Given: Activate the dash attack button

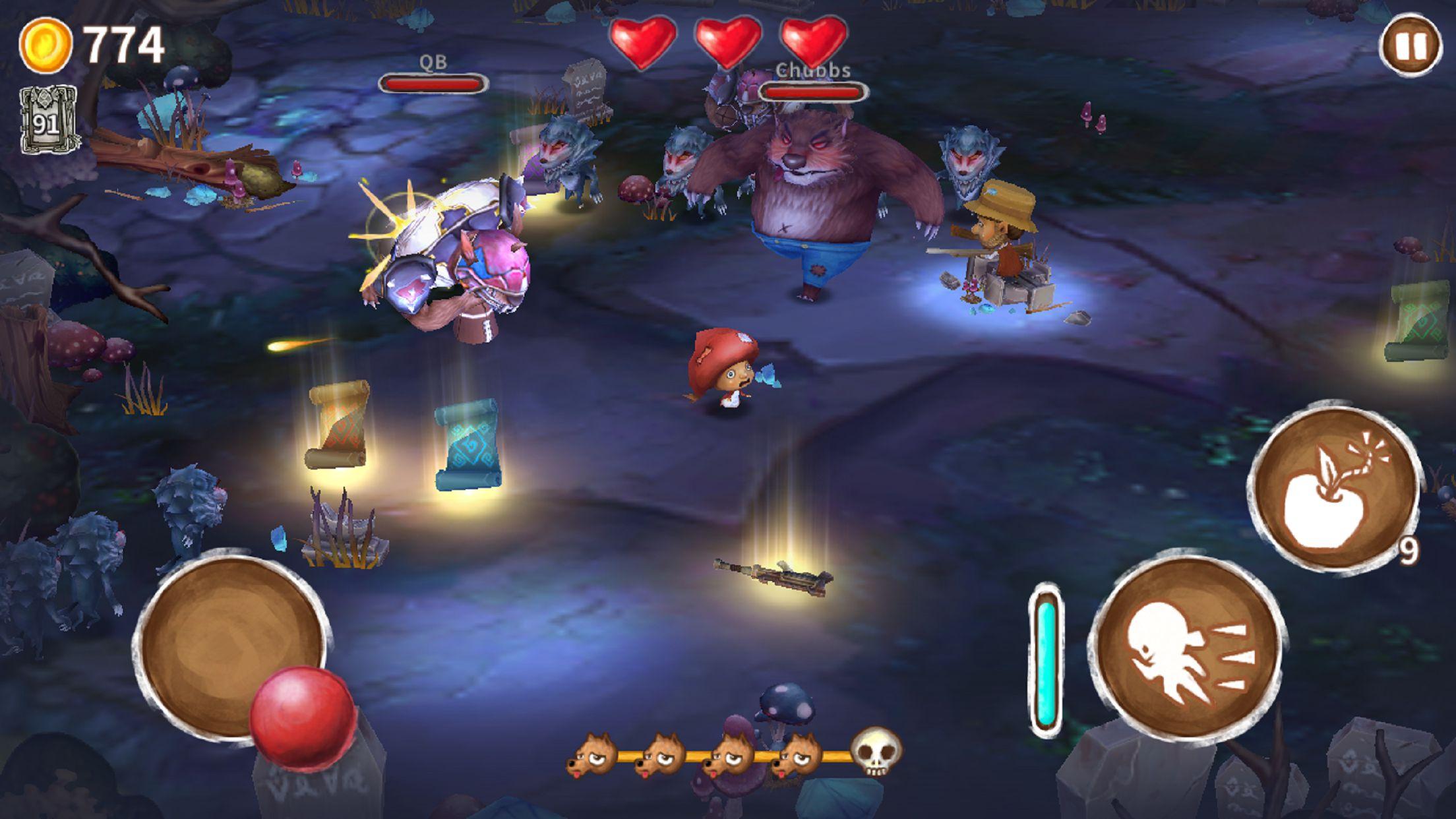Looking at the screenshot, I should (x=1186, y=650).
